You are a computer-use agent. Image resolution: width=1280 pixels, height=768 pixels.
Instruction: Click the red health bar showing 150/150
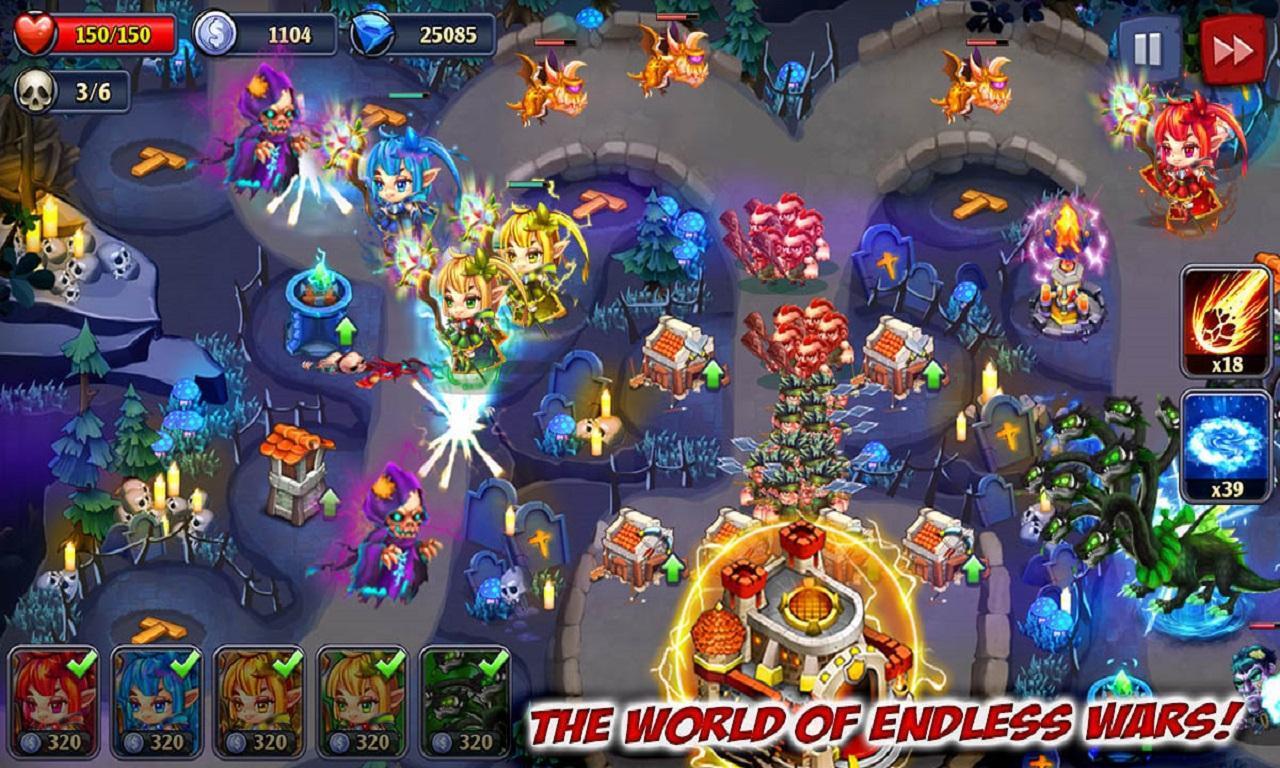(95, 31)
